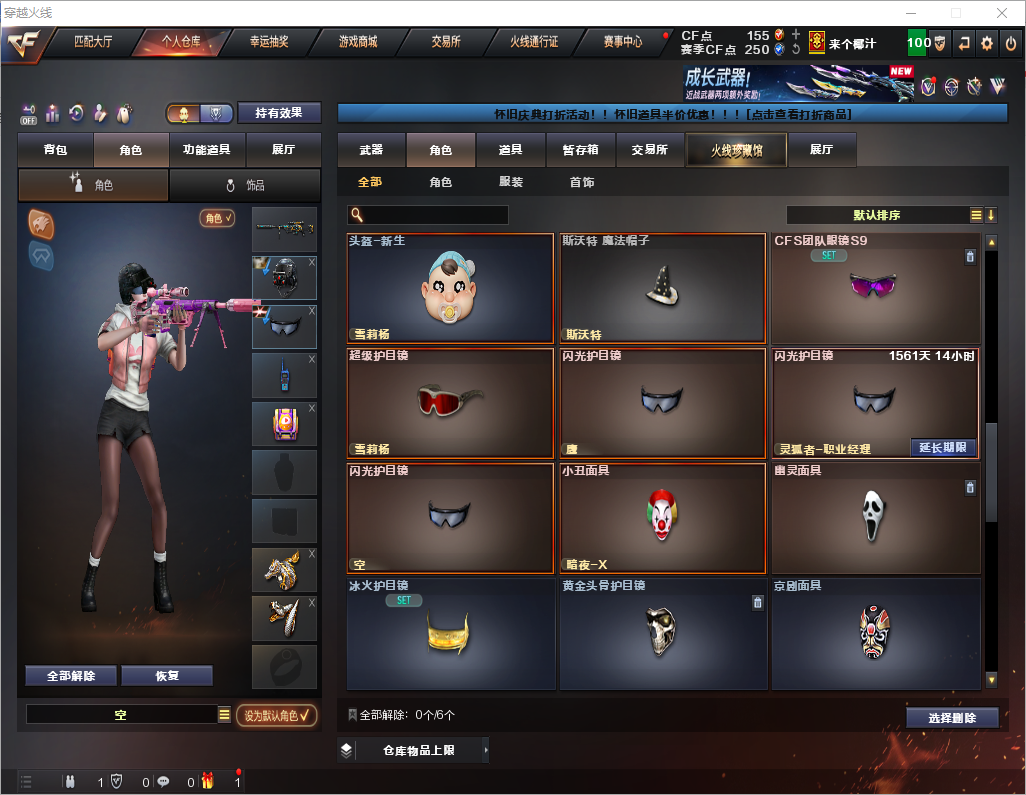Screen dimensions: 1026x795
Task: Open the 赛事中心 menu
Action: tap(622, 42)
